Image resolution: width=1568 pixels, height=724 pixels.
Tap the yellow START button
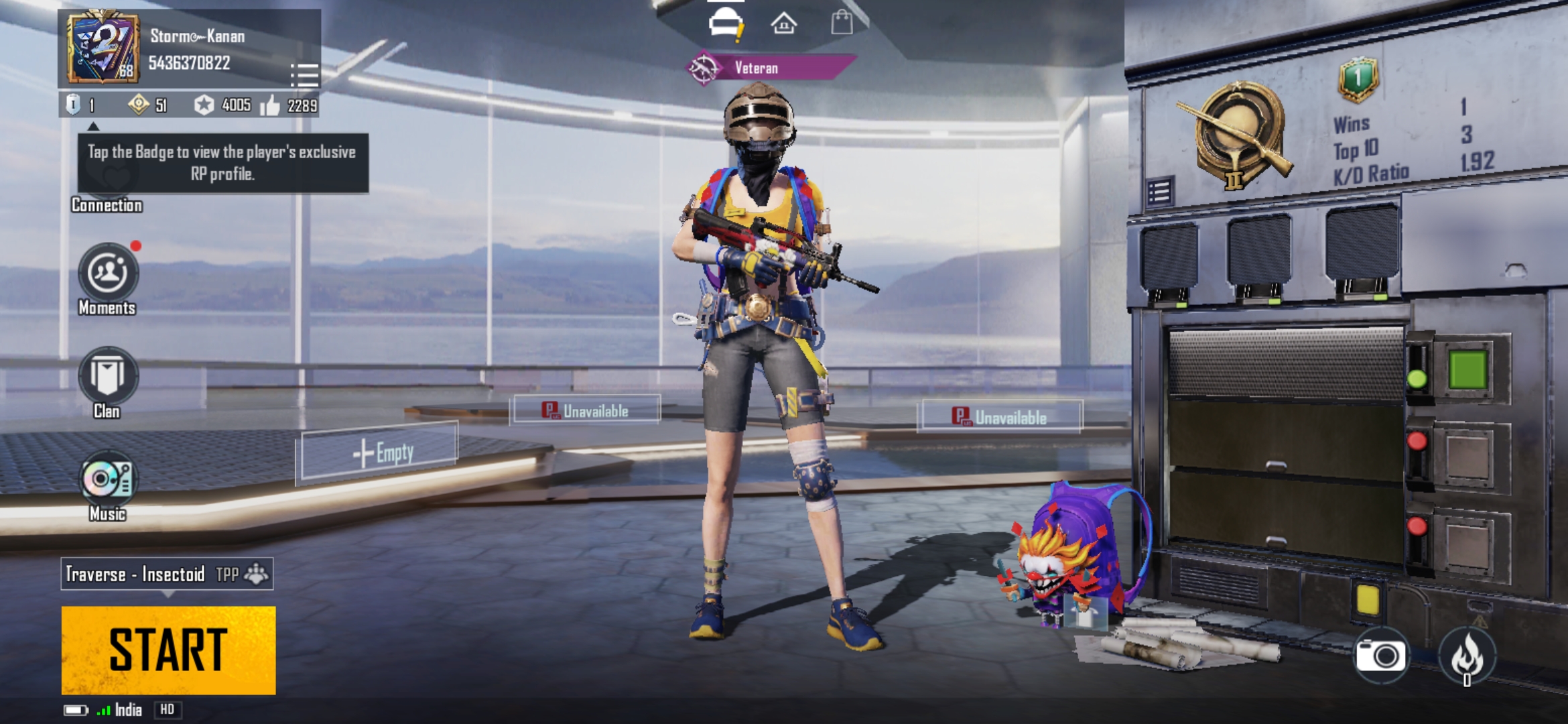tap(168, 650)
